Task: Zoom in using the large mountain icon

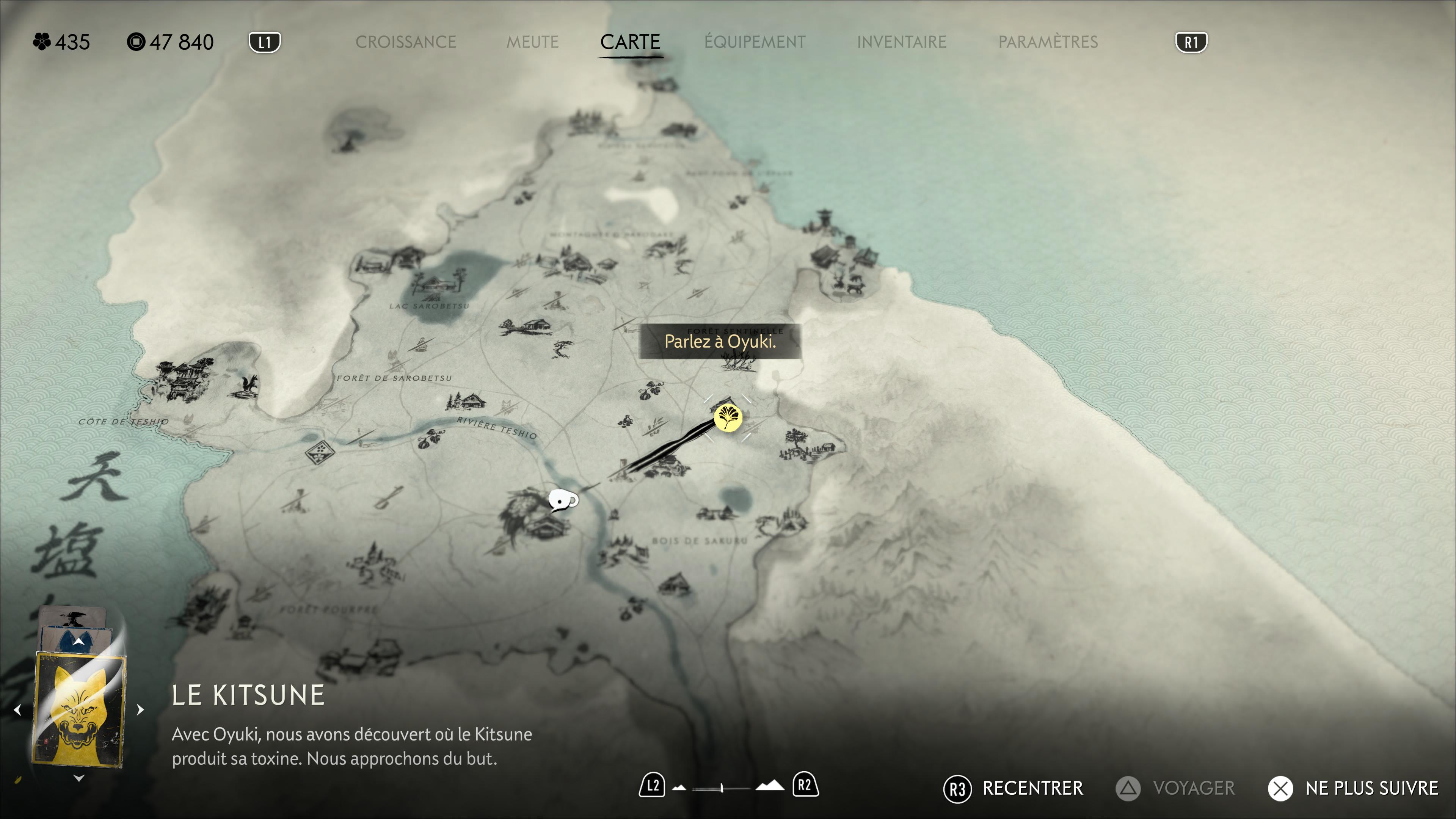Action: [x=770, y=786]
